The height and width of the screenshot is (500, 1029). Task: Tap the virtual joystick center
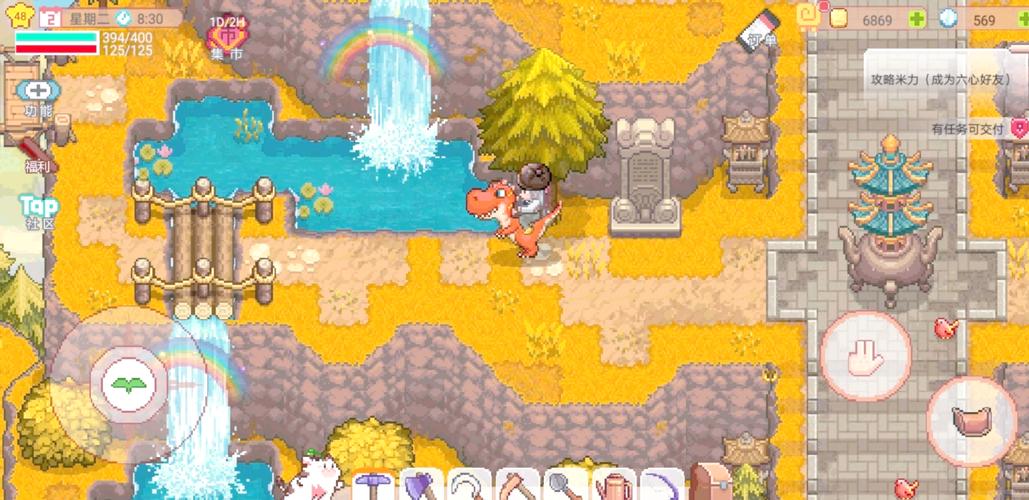pyautogui.click(x=127, y=384)
